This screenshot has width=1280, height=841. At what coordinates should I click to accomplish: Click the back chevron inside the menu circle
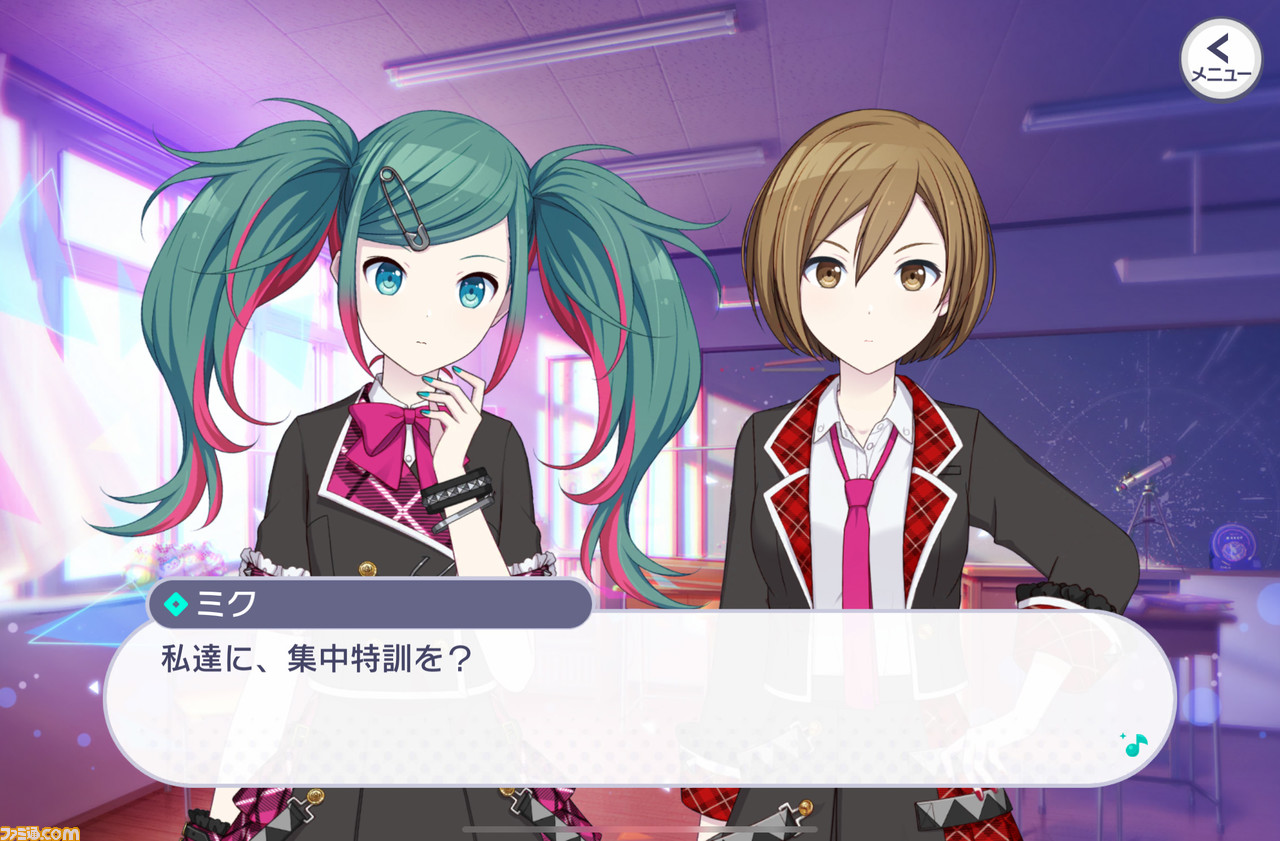point(1218,45)
